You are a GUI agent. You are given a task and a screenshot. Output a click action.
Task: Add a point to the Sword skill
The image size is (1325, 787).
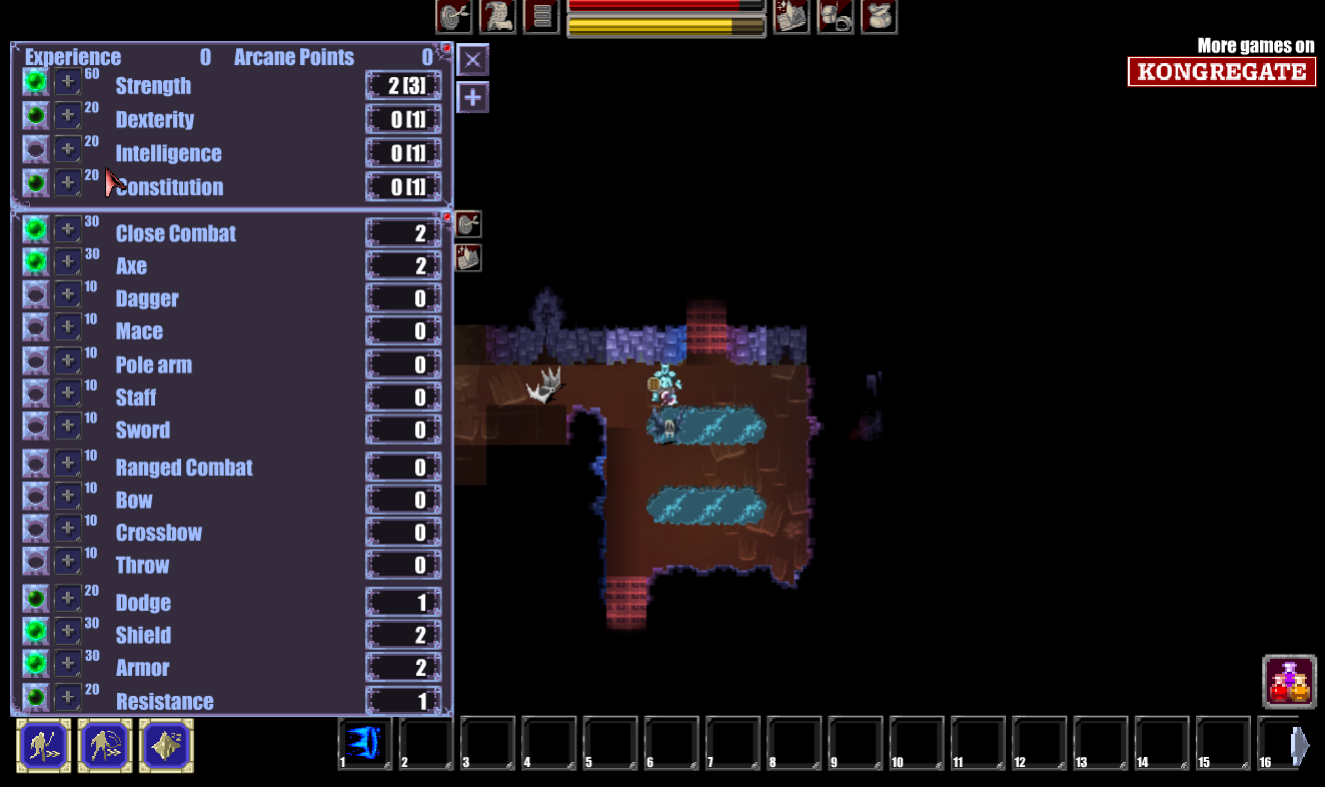[x=67, y=426]
